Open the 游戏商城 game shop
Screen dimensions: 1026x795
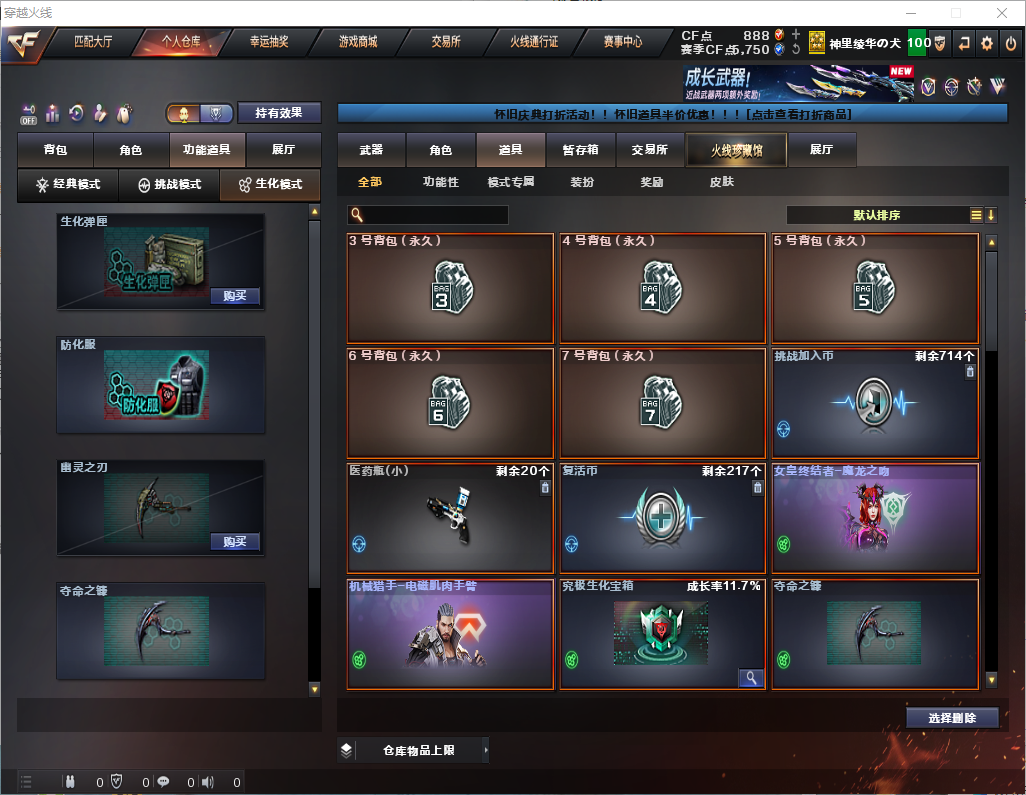[x=357, y=42]
